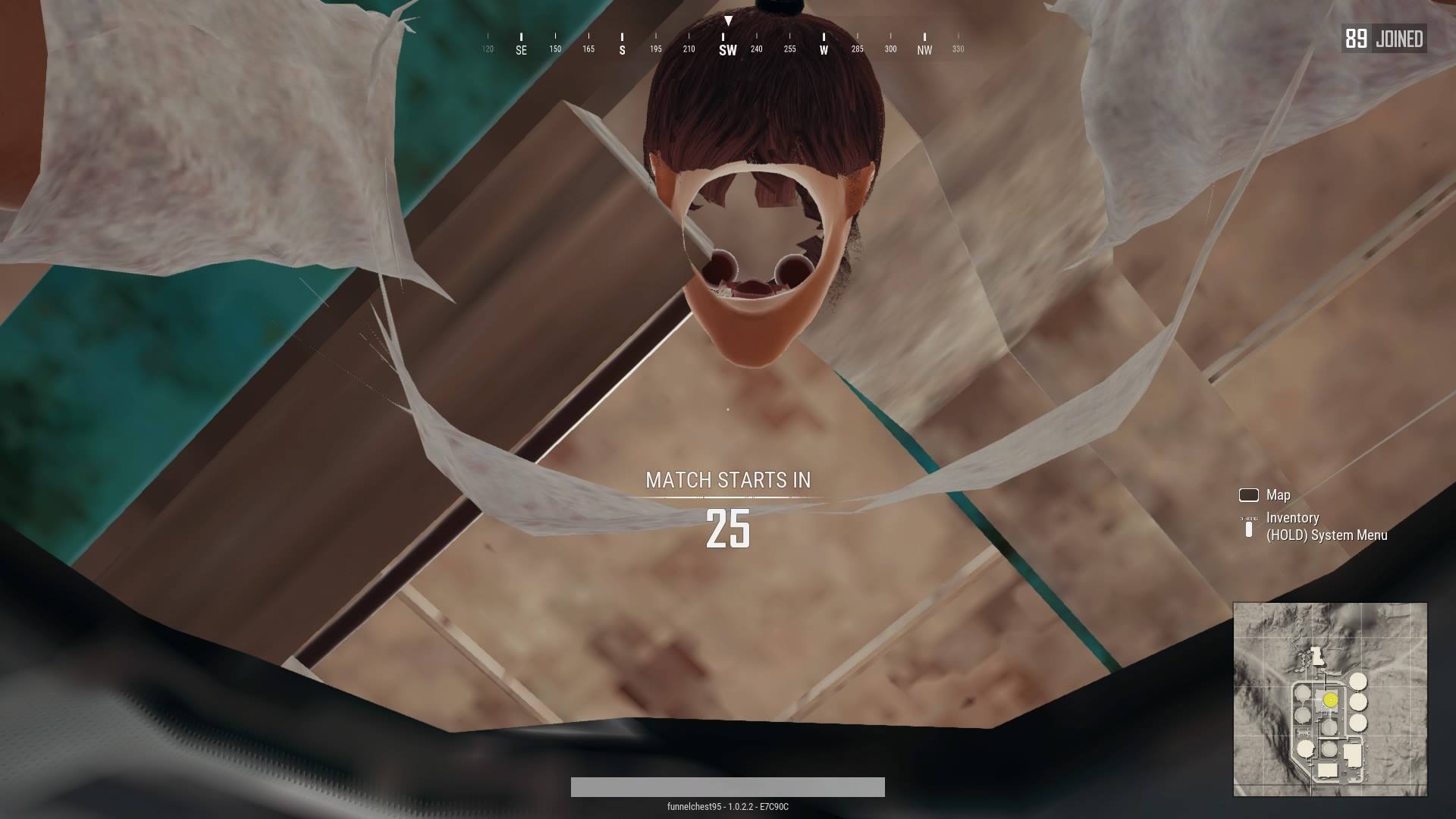Click the yellow player marker on the minimap
This screenshot has width=1456, height=819.
coord(1329,700)
